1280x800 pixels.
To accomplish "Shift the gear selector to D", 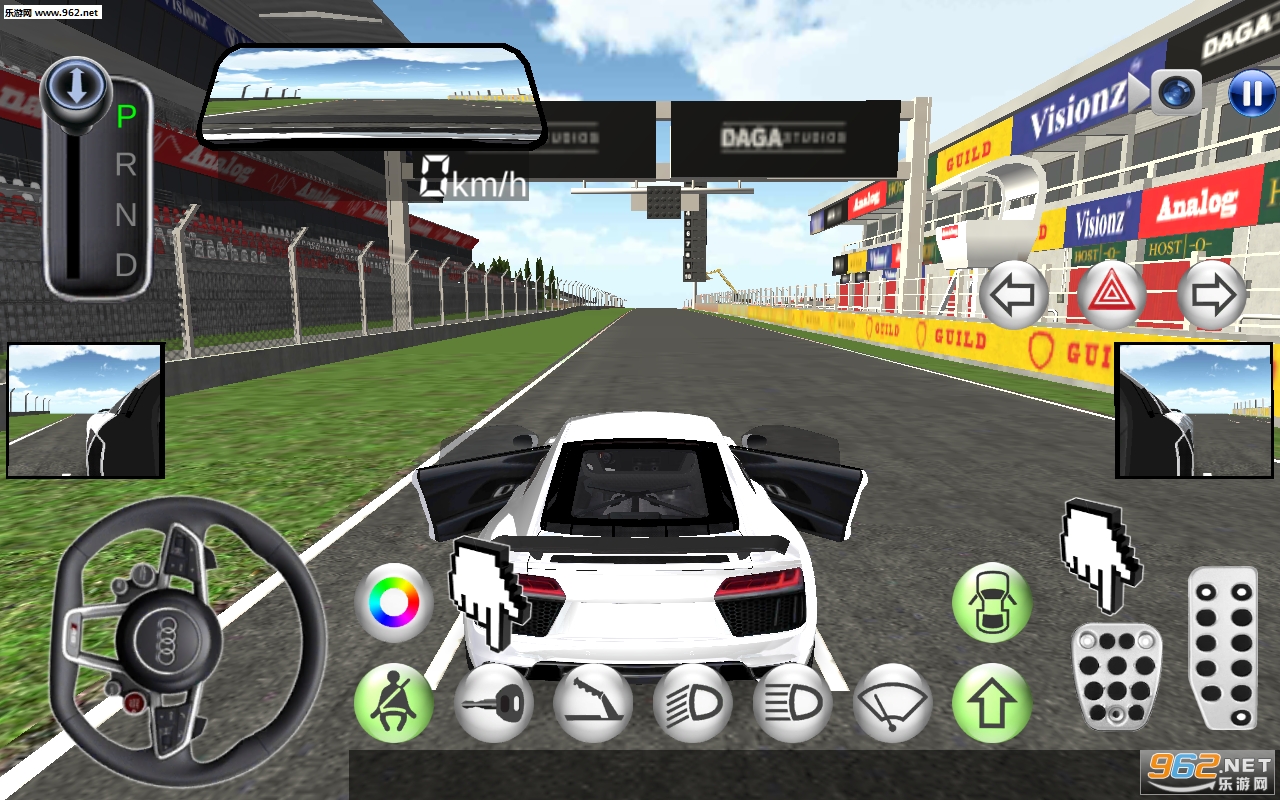I will (x=126, y=265).
